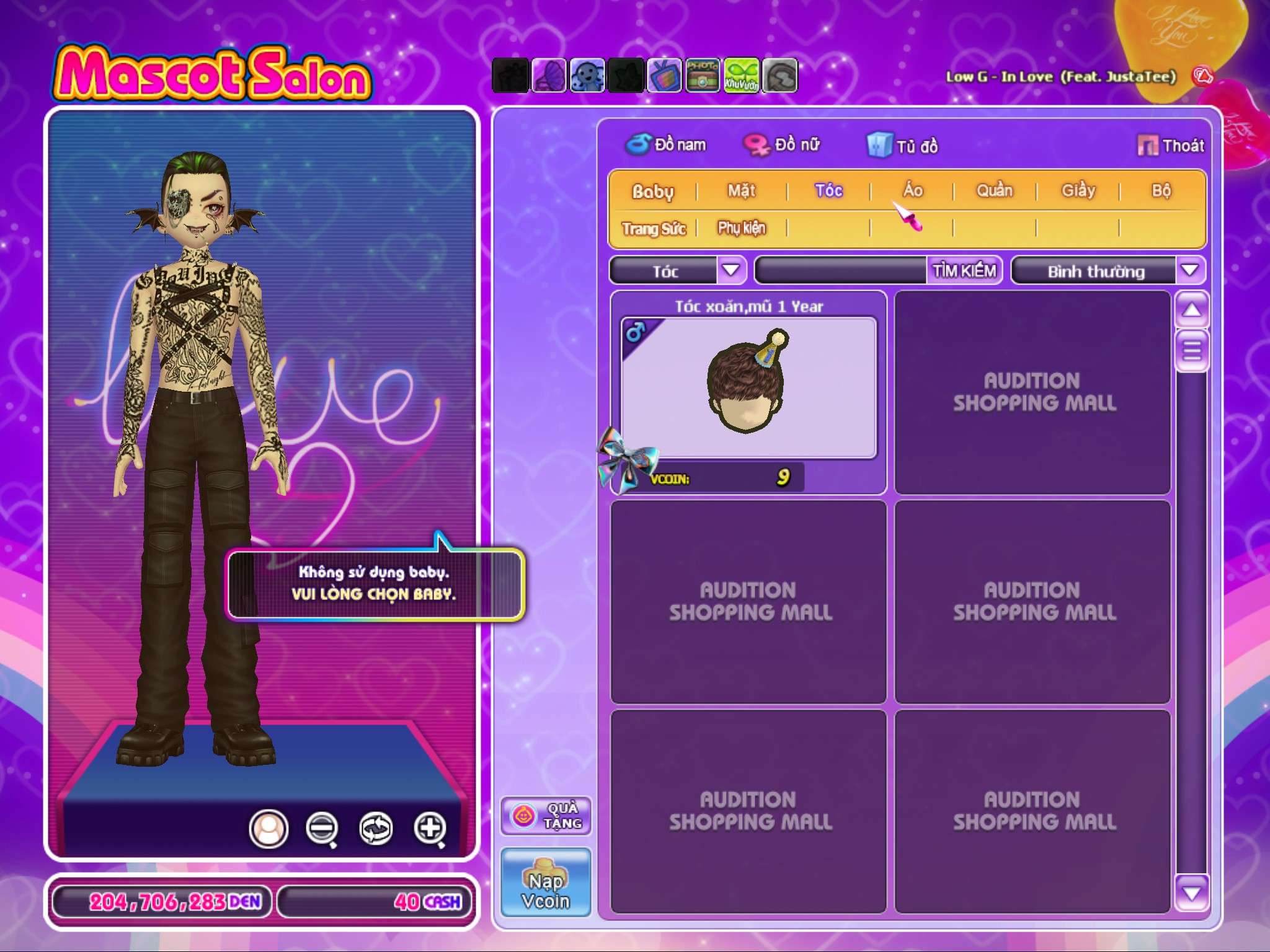Click the TÌM KIẾM search button

tap(964, 271)
